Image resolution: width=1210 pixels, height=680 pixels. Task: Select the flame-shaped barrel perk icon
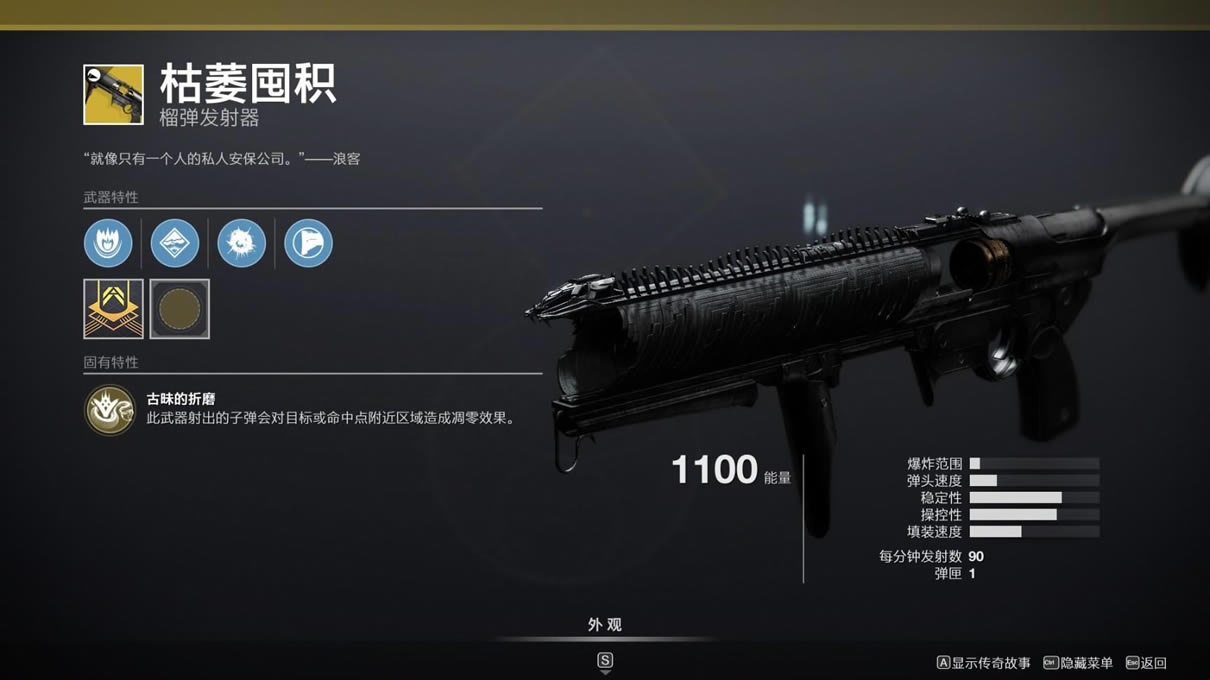pyautogui.click(x=108, y=243)
